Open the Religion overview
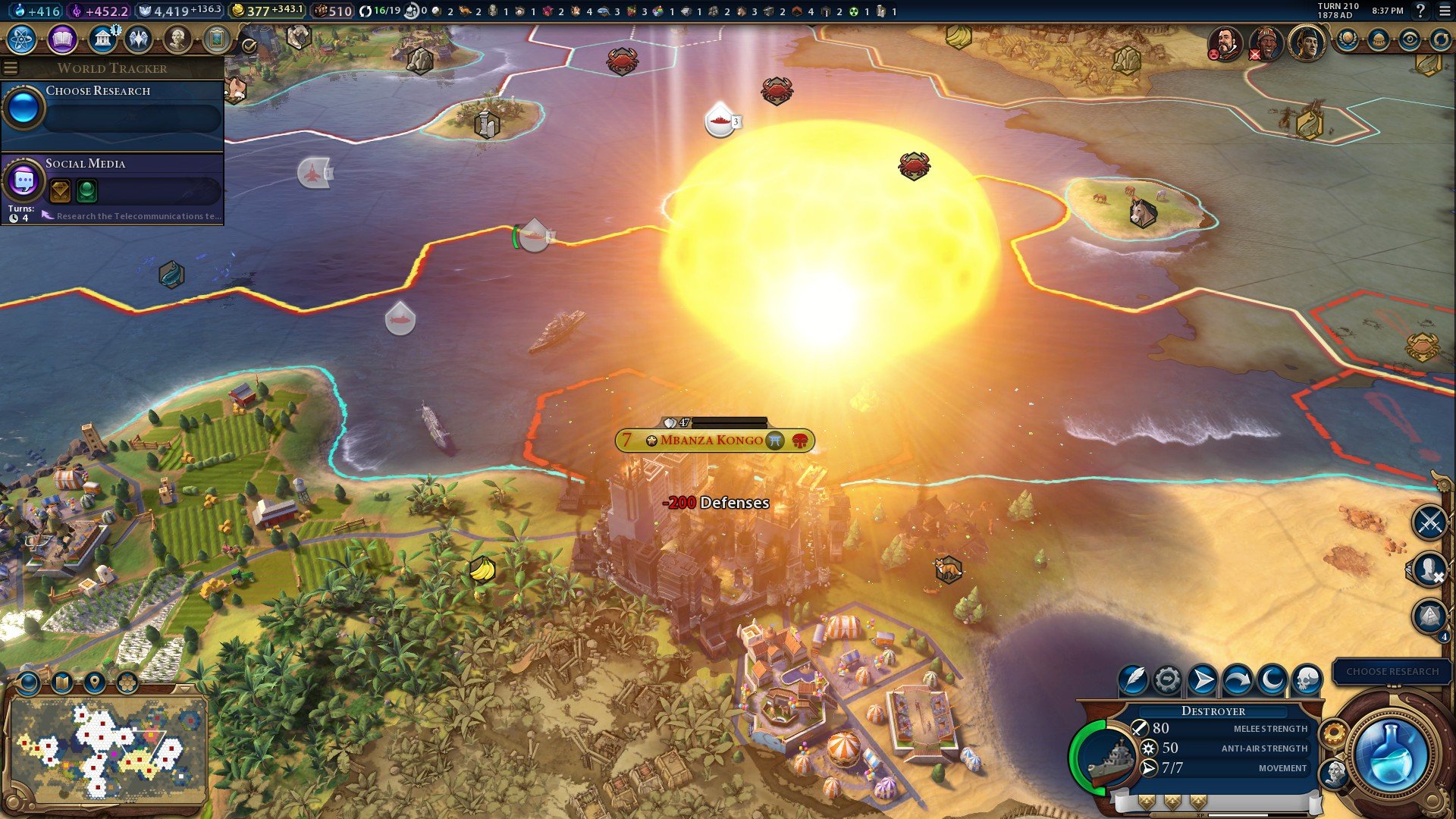 click(140, 39)
